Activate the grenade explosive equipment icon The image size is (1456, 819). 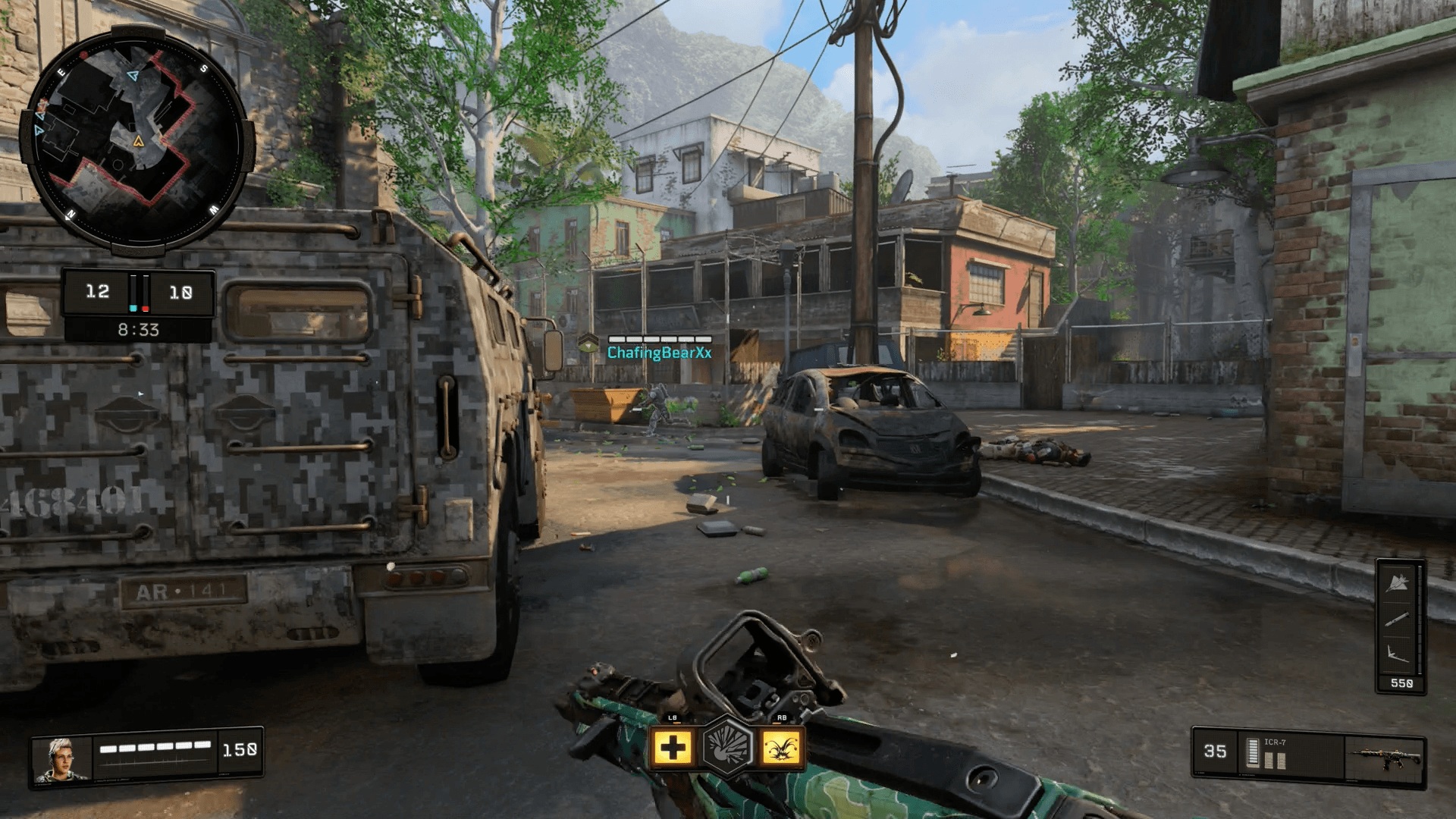727,747
